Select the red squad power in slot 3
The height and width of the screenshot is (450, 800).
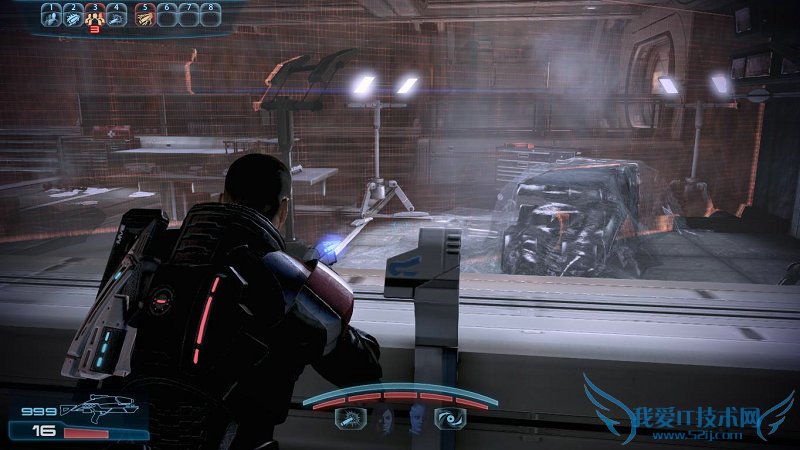(96, 16)
